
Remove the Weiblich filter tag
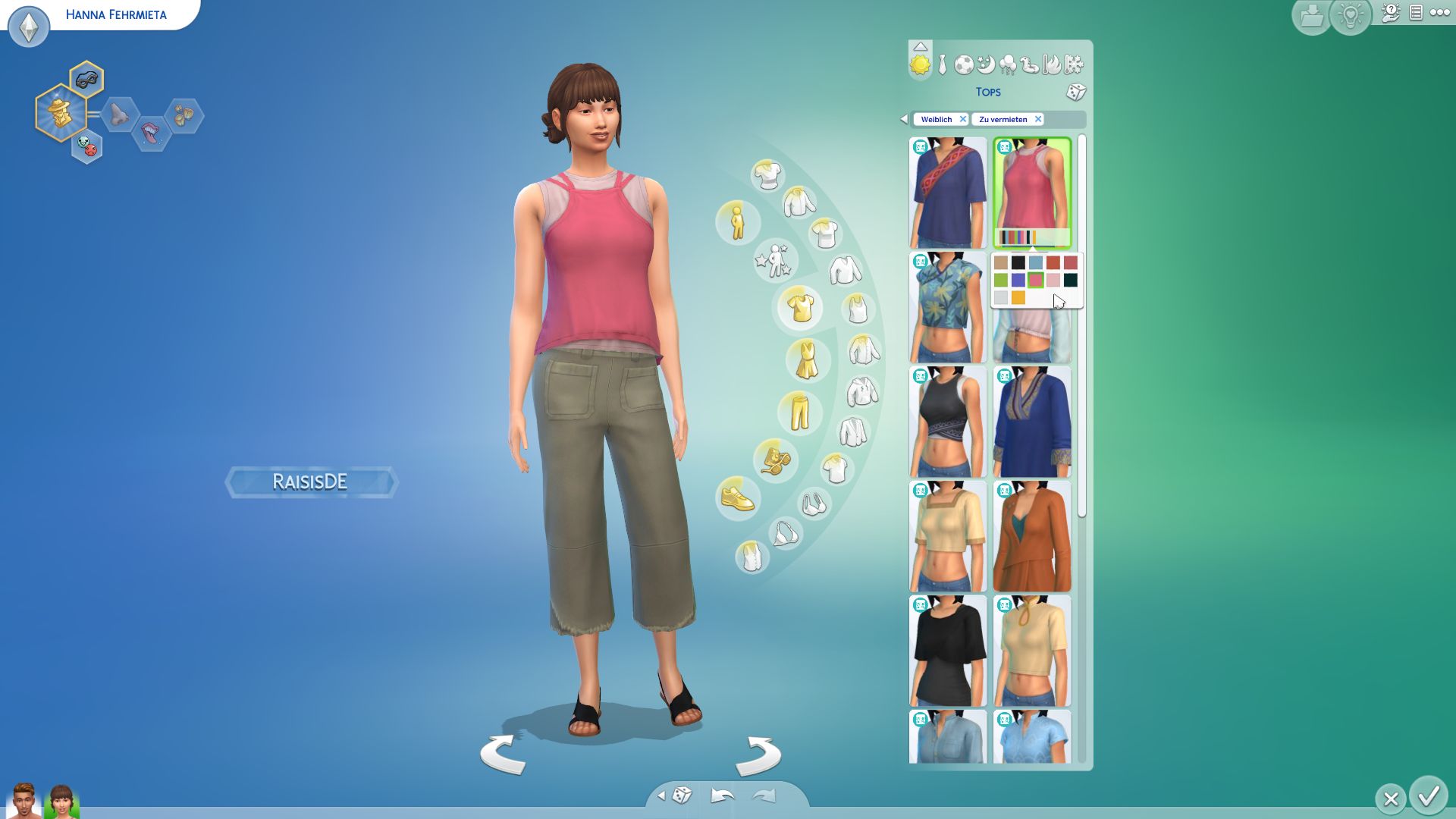coord(962,119)
